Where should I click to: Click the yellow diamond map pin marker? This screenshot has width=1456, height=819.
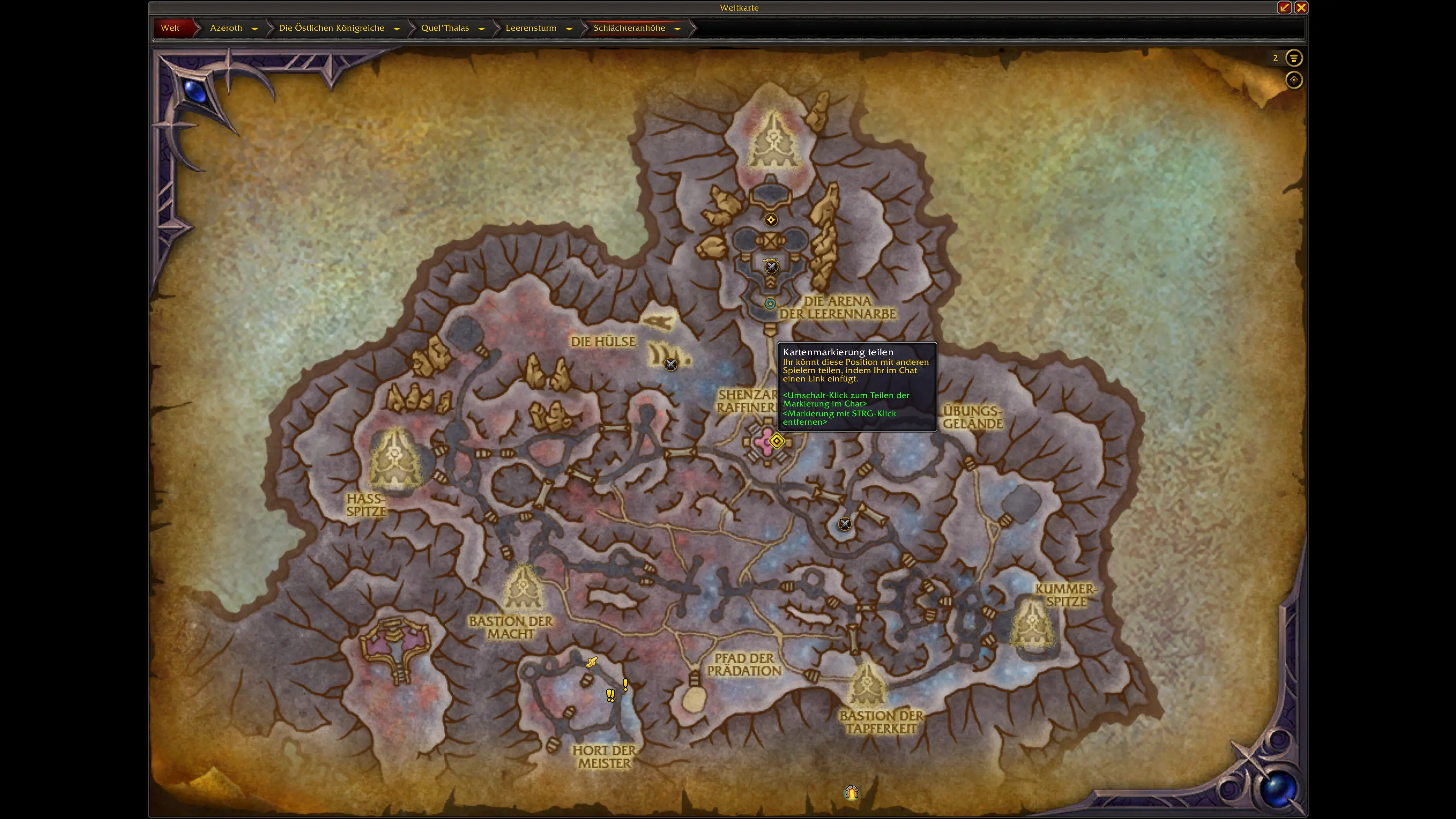[777, 441]
